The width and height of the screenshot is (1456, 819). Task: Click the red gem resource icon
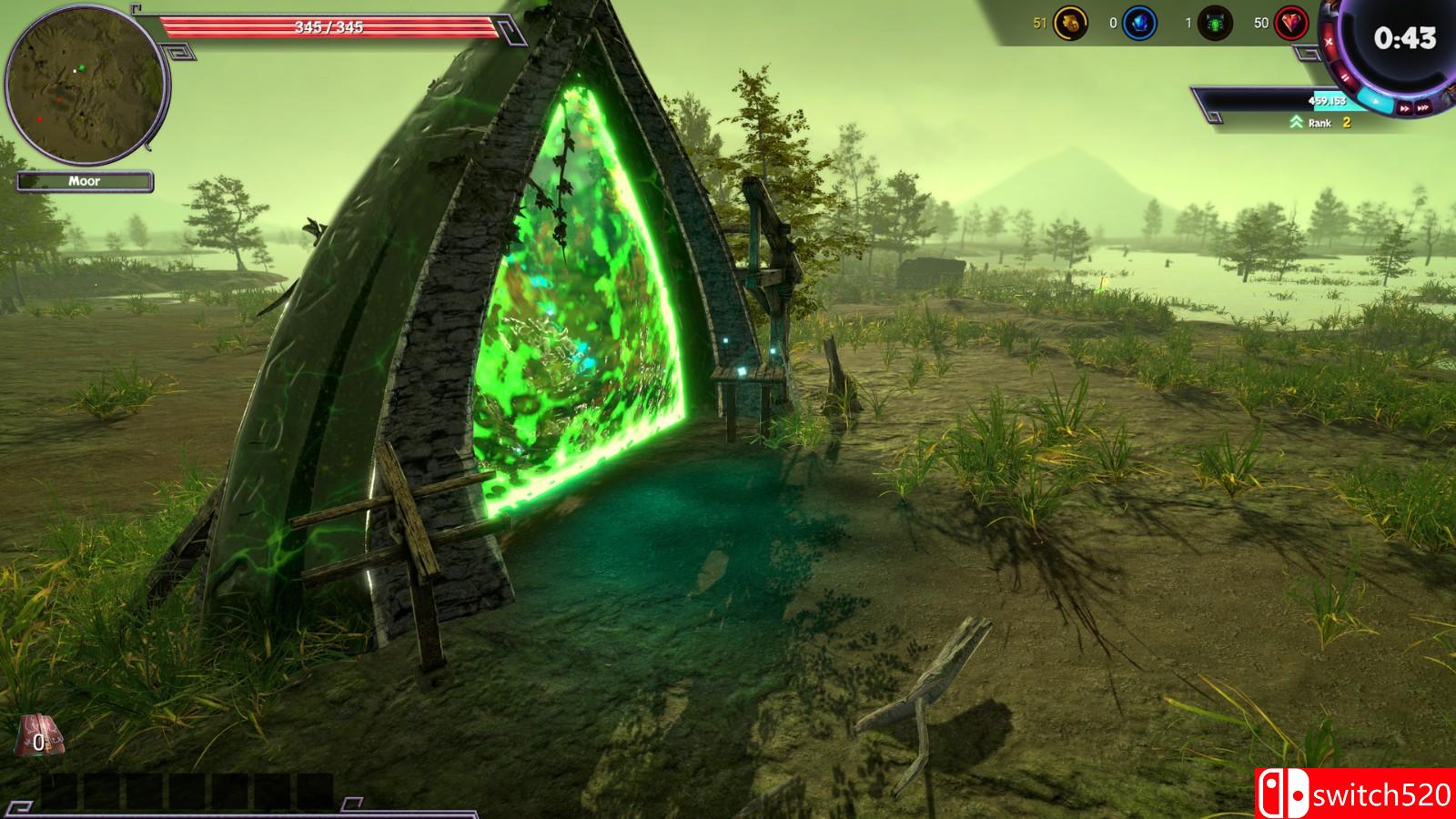[1290, 23]
